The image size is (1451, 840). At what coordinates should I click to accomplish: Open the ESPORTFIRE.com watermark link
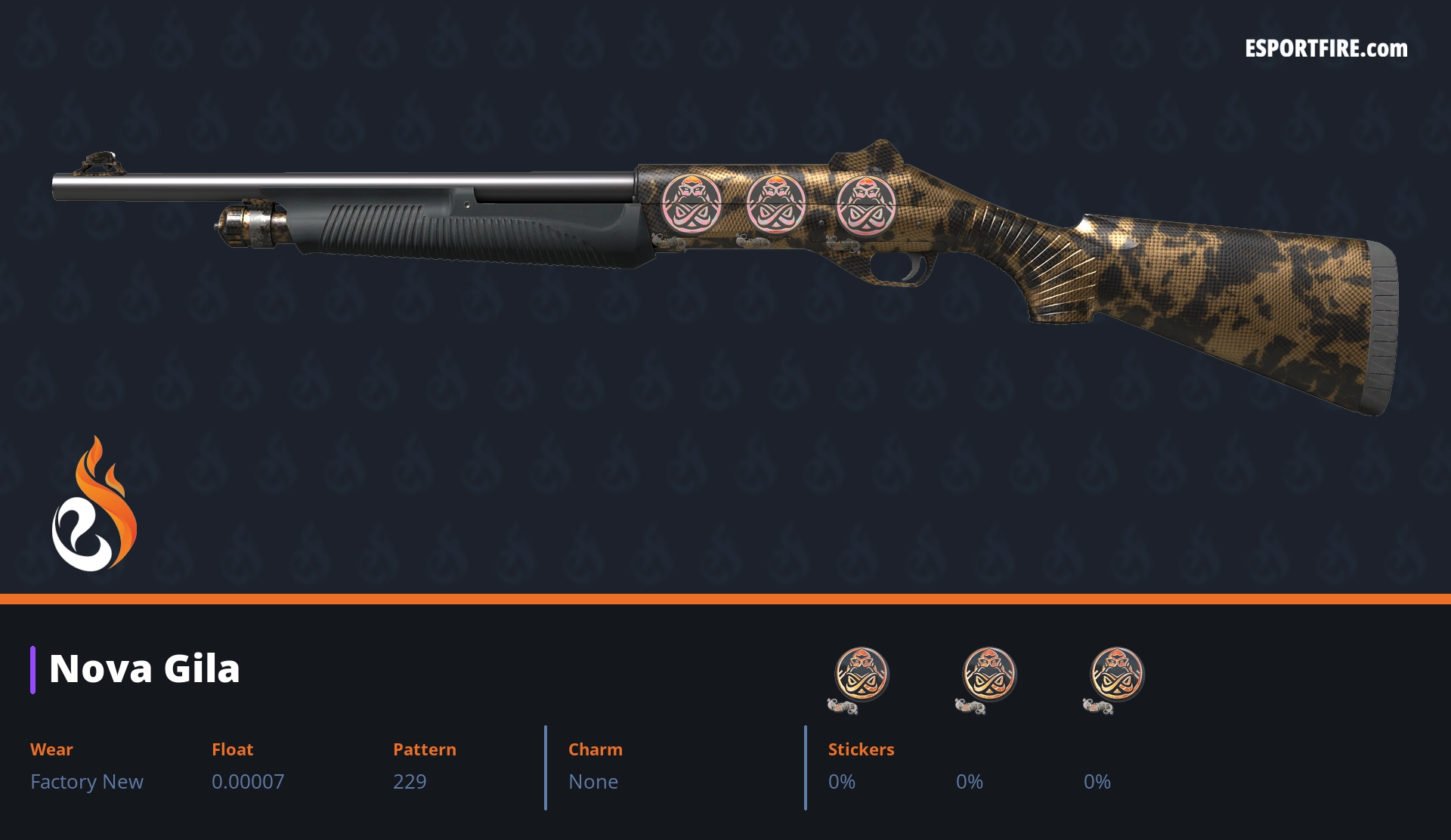[x=1326, y=49]
